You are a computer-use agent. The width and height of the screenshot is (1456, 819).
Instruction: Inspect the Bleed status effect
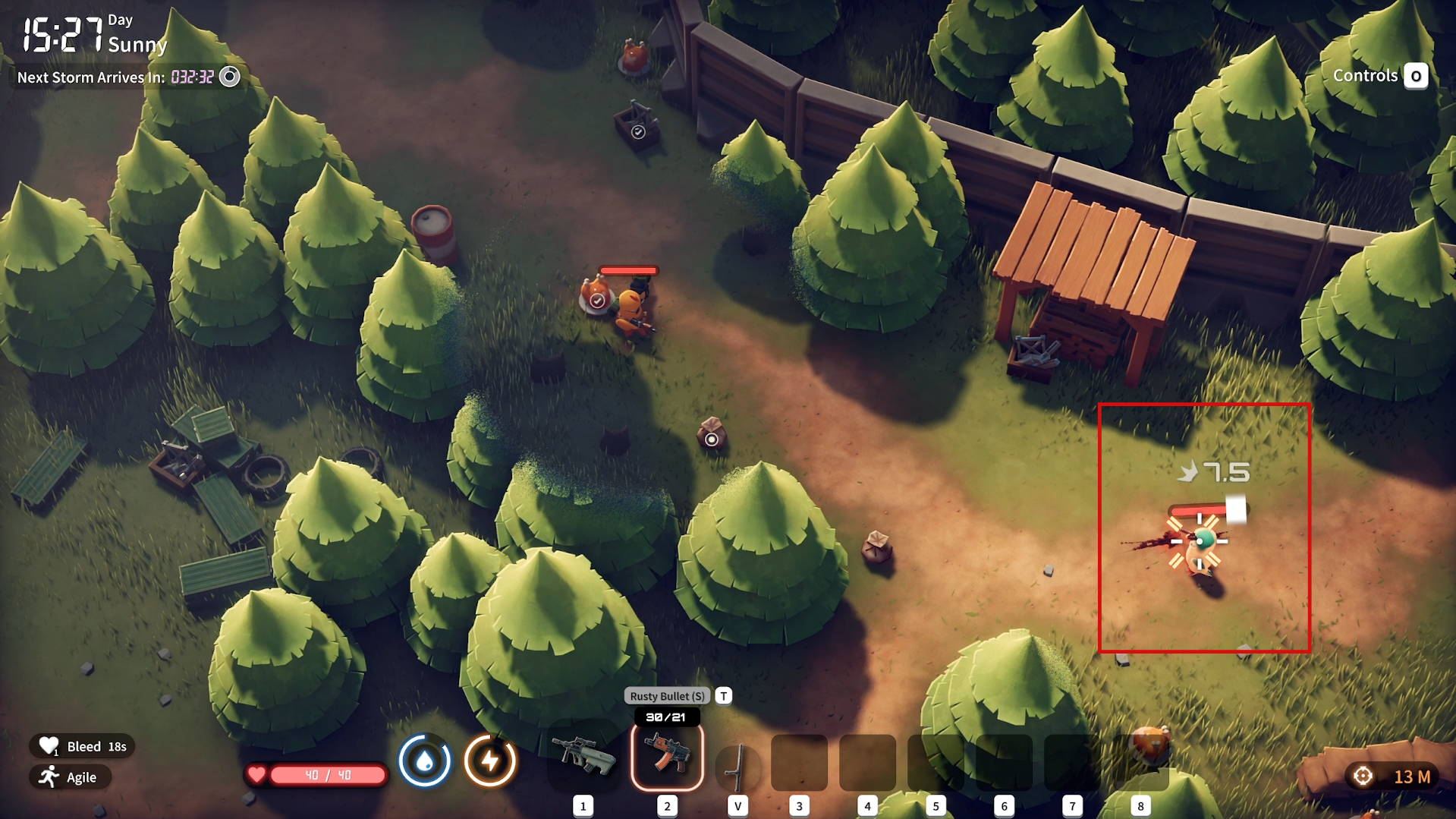(x=83, y=746)
